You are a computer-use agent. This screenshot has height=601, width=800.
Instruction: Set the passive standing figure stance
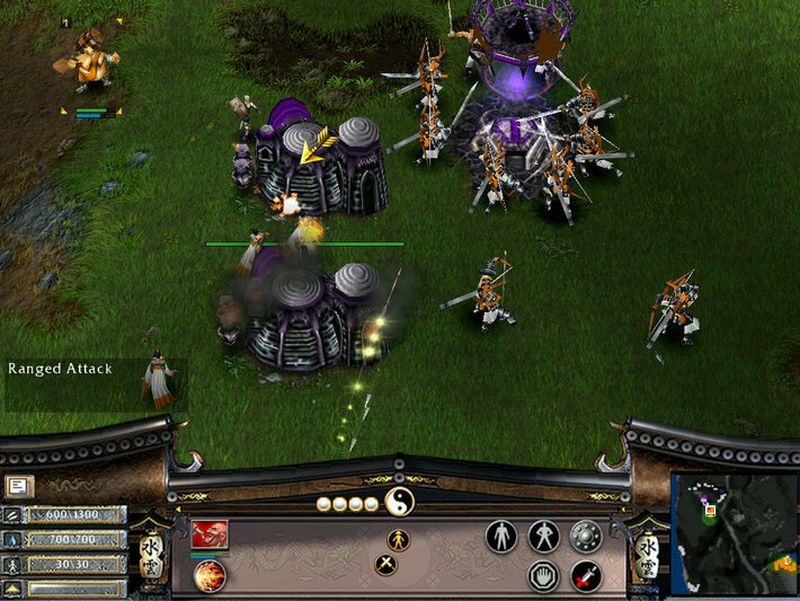tap(501, 537)
